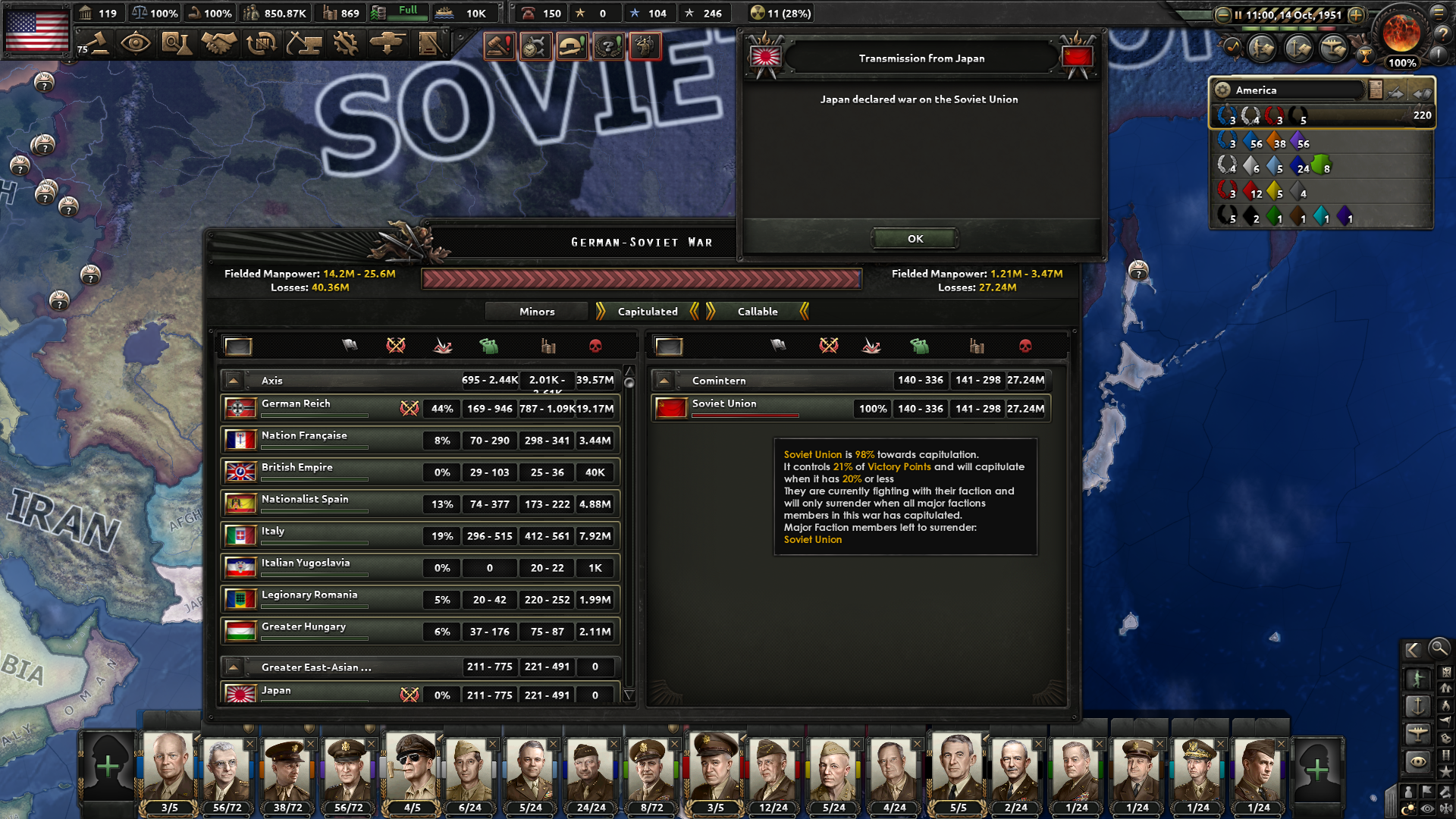This screenshot has height=819, width=1456.
Task: Open the Trade menu with the convoy icon
Action: coord(261,44)
